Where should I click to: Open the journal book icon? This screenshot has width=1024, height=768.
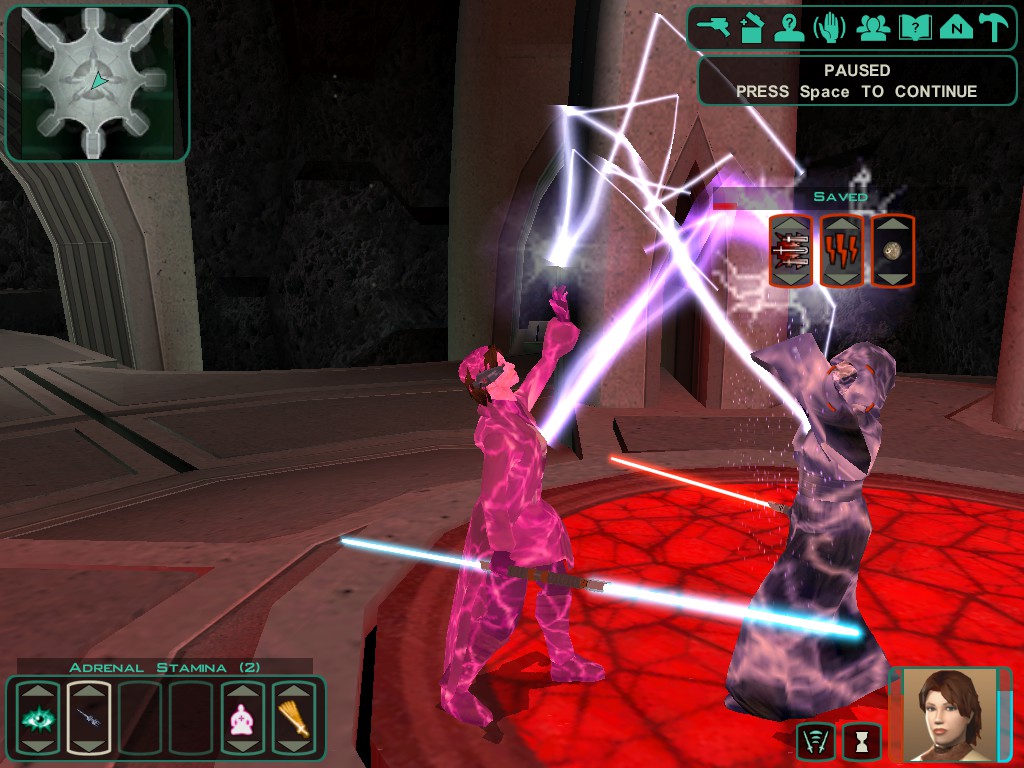coord(914,28)
